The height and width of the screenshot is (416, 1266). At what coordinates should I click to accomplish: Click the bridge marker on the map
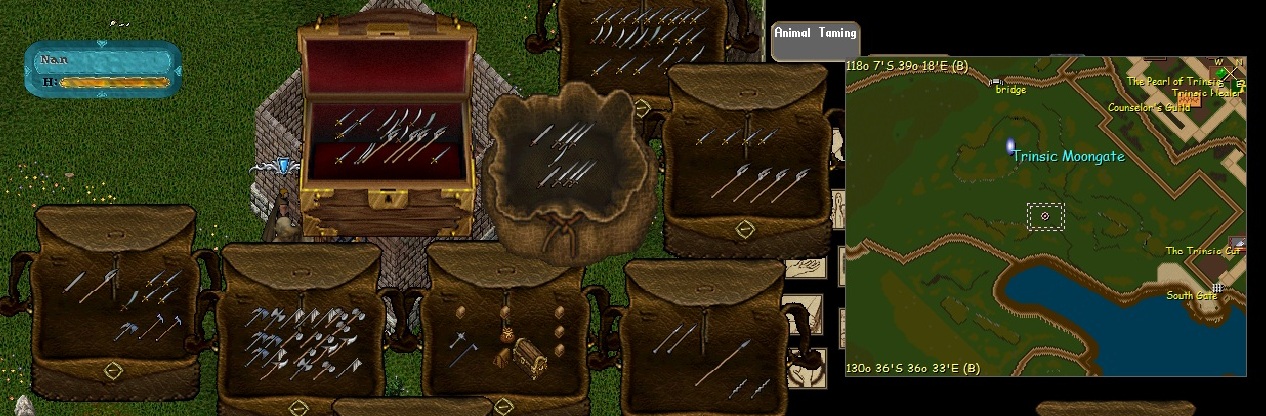coord(994,81)
